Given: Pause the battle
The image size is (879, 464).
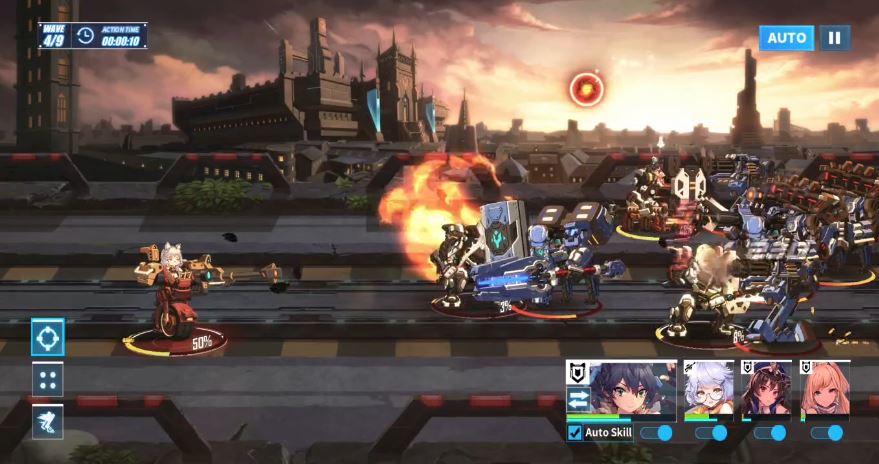Looking at the screenshot, I should coord(834,38).
